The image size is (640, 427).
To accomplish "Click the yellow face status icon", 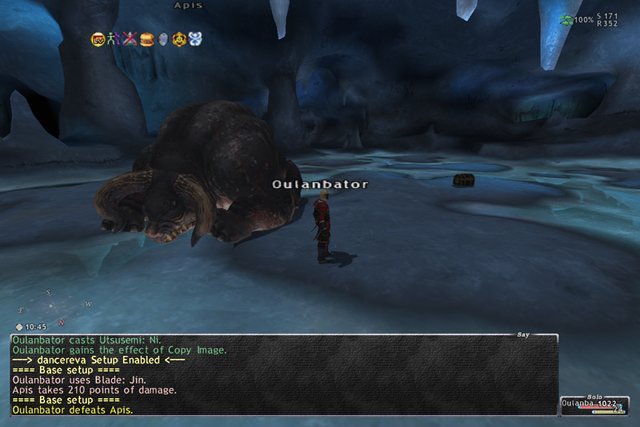I will [x=98, y=39].
